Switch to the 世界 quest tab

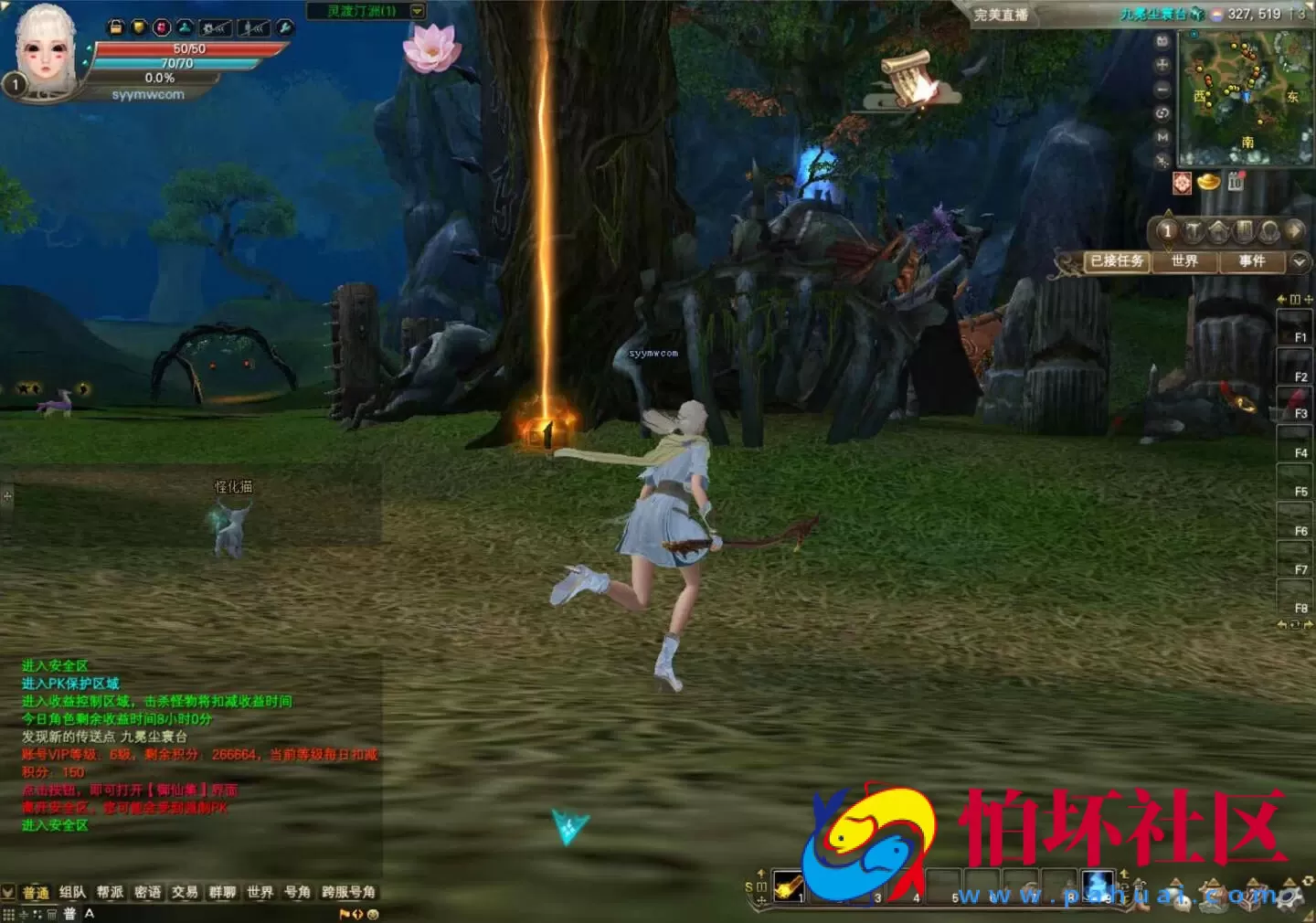[x=1185, y=260]
